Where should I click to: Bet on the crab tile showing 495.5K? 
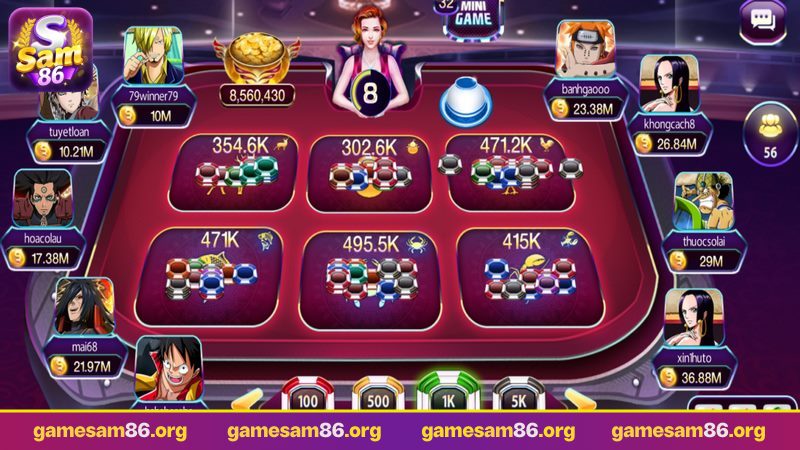tap(370, 270)
